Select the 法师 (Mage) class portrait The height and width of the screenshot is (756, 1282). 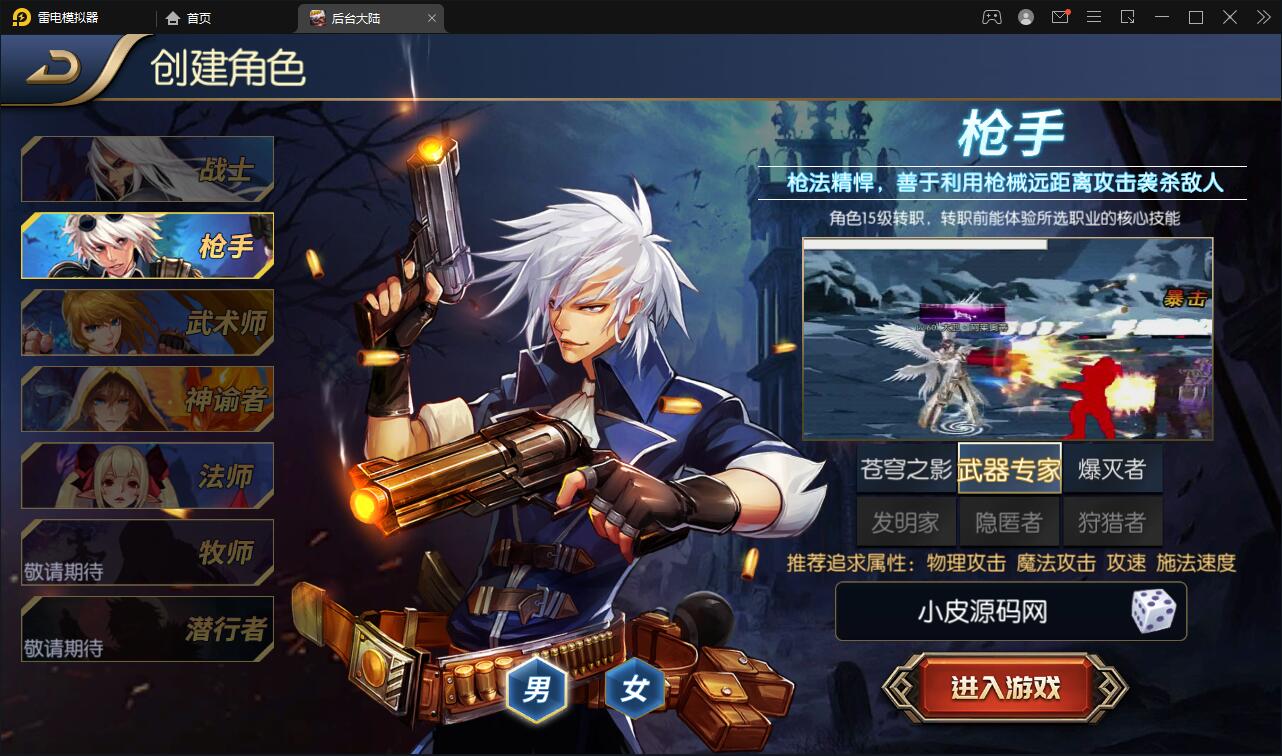click(146, 475)
